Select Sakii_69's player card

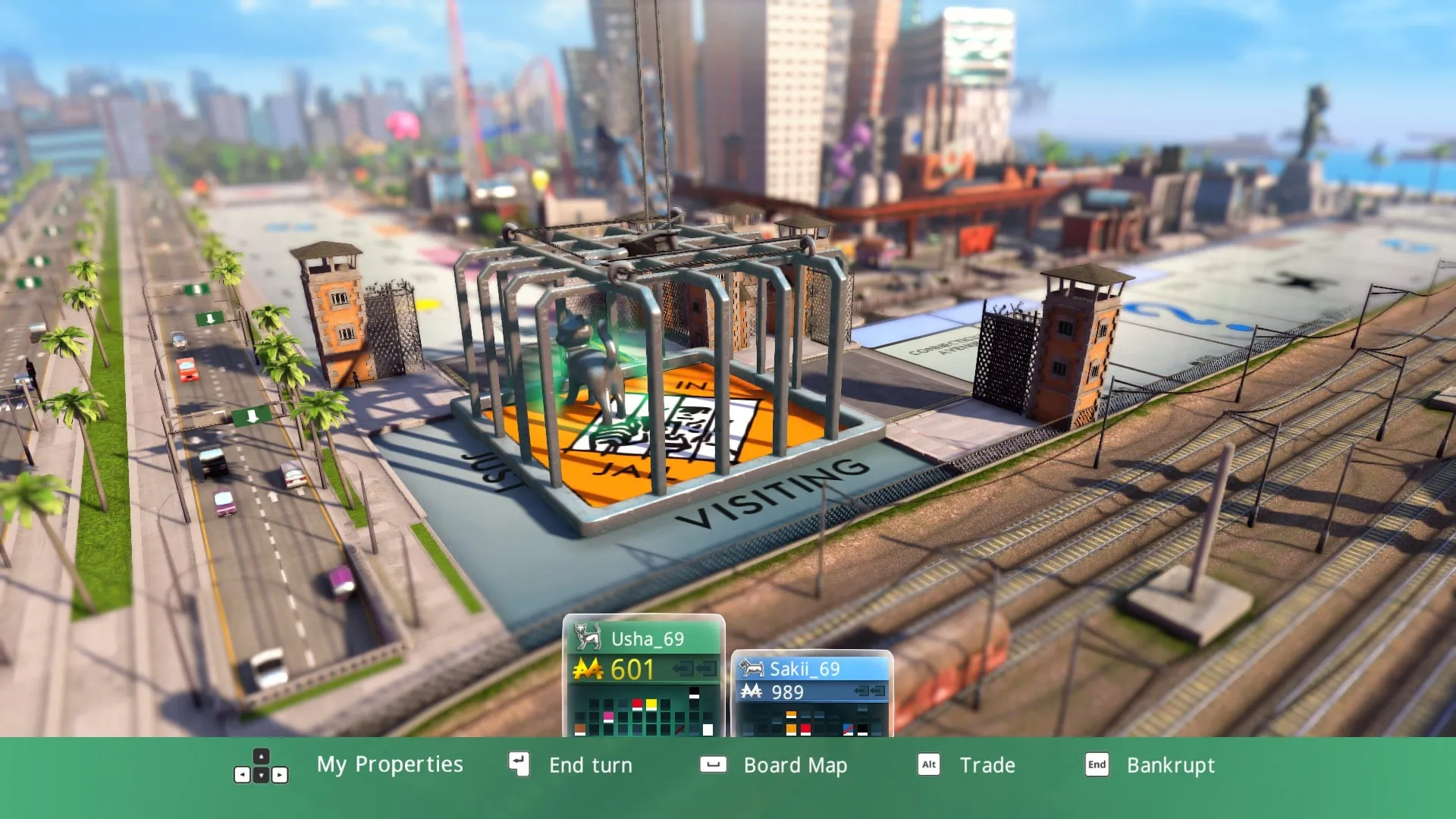coord(812,694)
